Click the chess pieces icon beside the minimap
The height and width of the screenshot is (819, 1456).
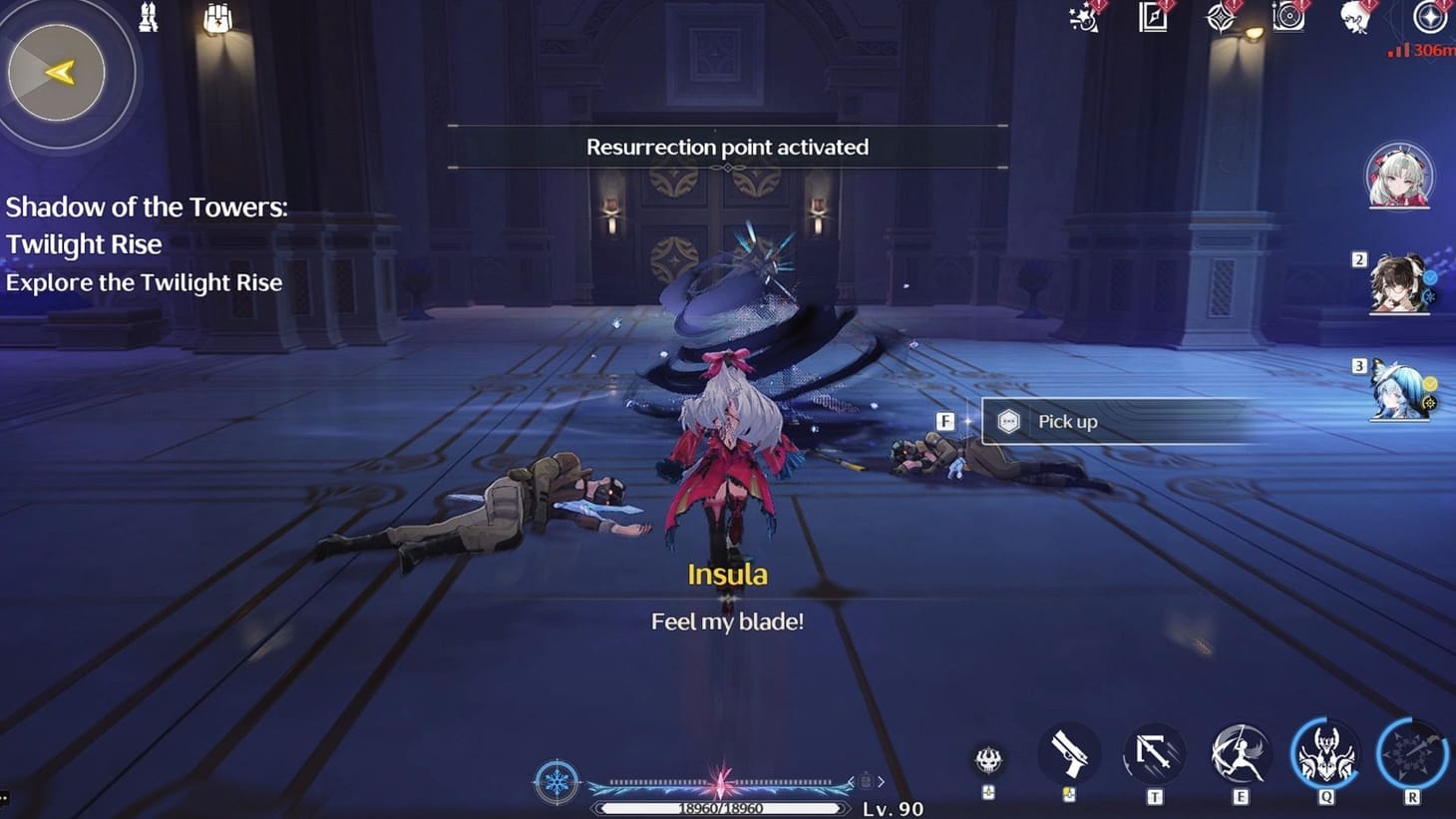point(150,18)
